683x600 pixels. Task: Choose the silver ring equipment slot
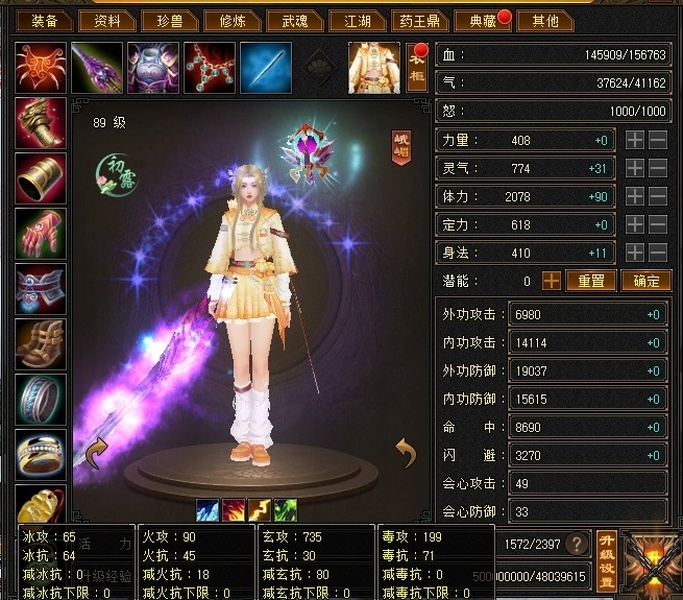41,398
